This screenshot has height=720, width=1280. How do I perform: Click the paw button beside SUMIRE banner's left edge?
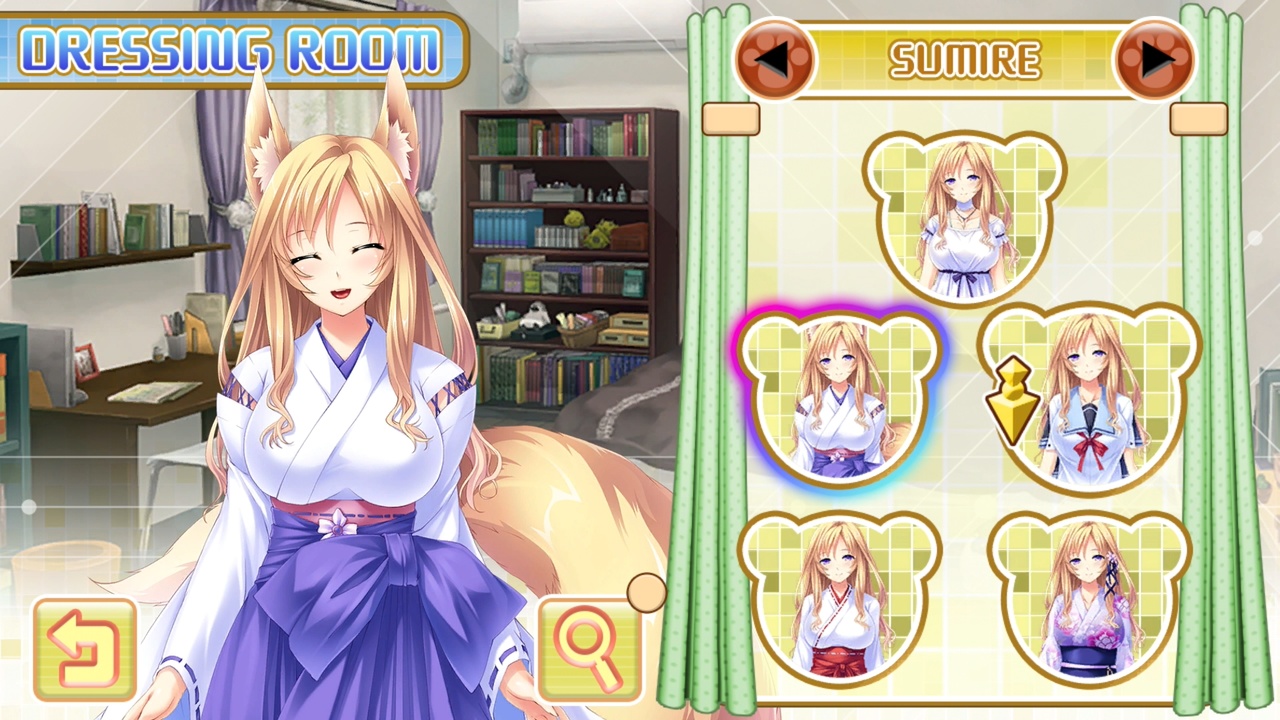(x=776, y=59)
